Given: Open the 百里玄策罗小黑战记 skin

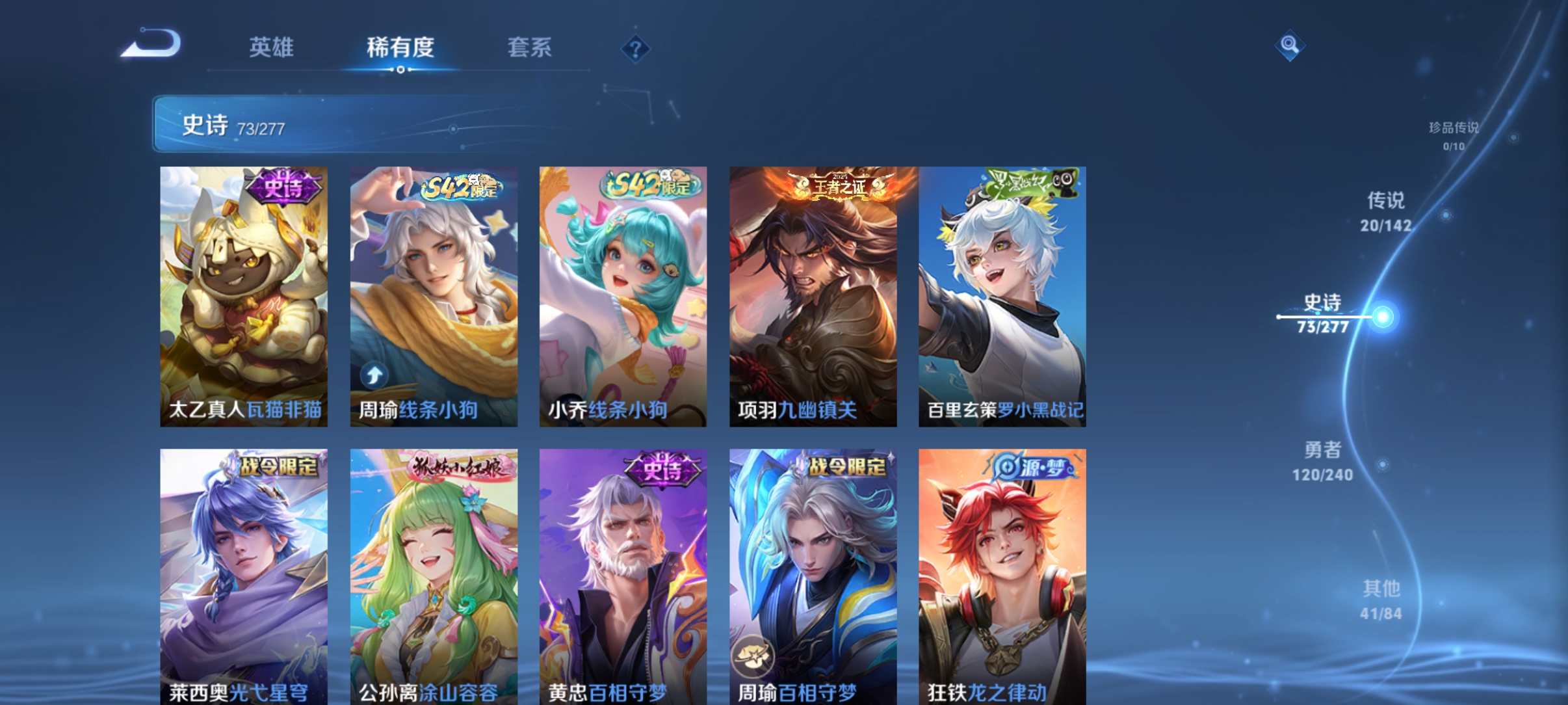Looking at the screenshot, I should click(1001, 296).
